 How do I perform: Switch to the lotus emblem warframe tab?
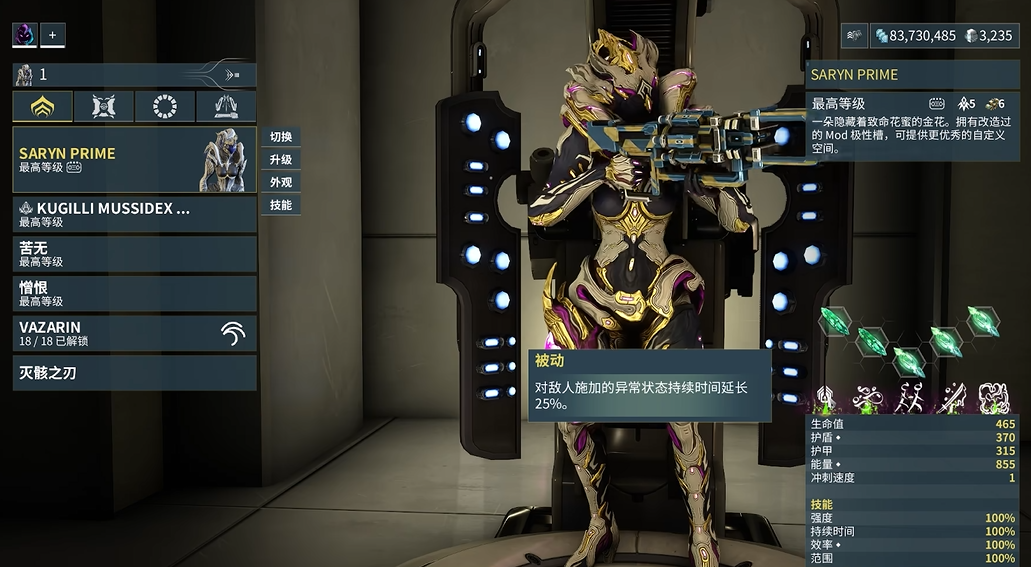coord(43,107)
